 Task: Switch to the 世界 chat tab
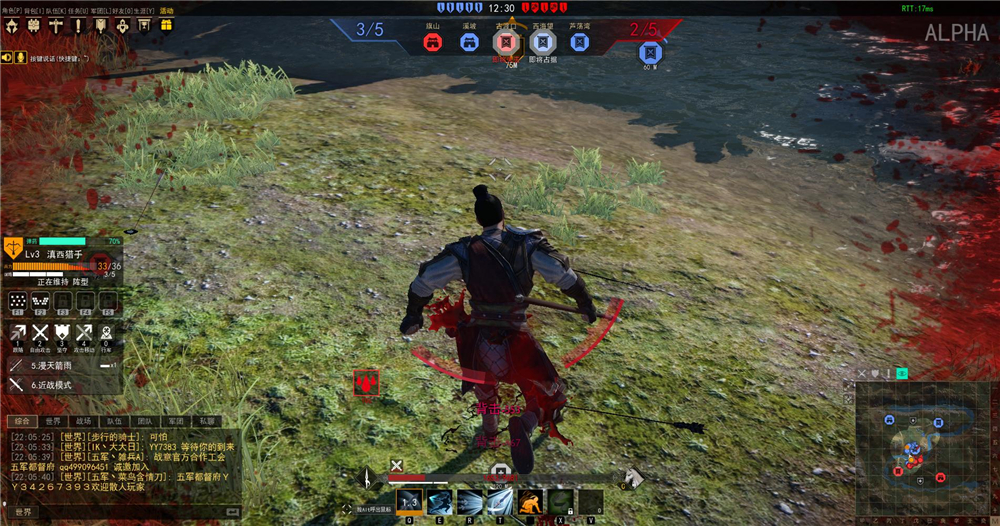[x=53, y=421]
